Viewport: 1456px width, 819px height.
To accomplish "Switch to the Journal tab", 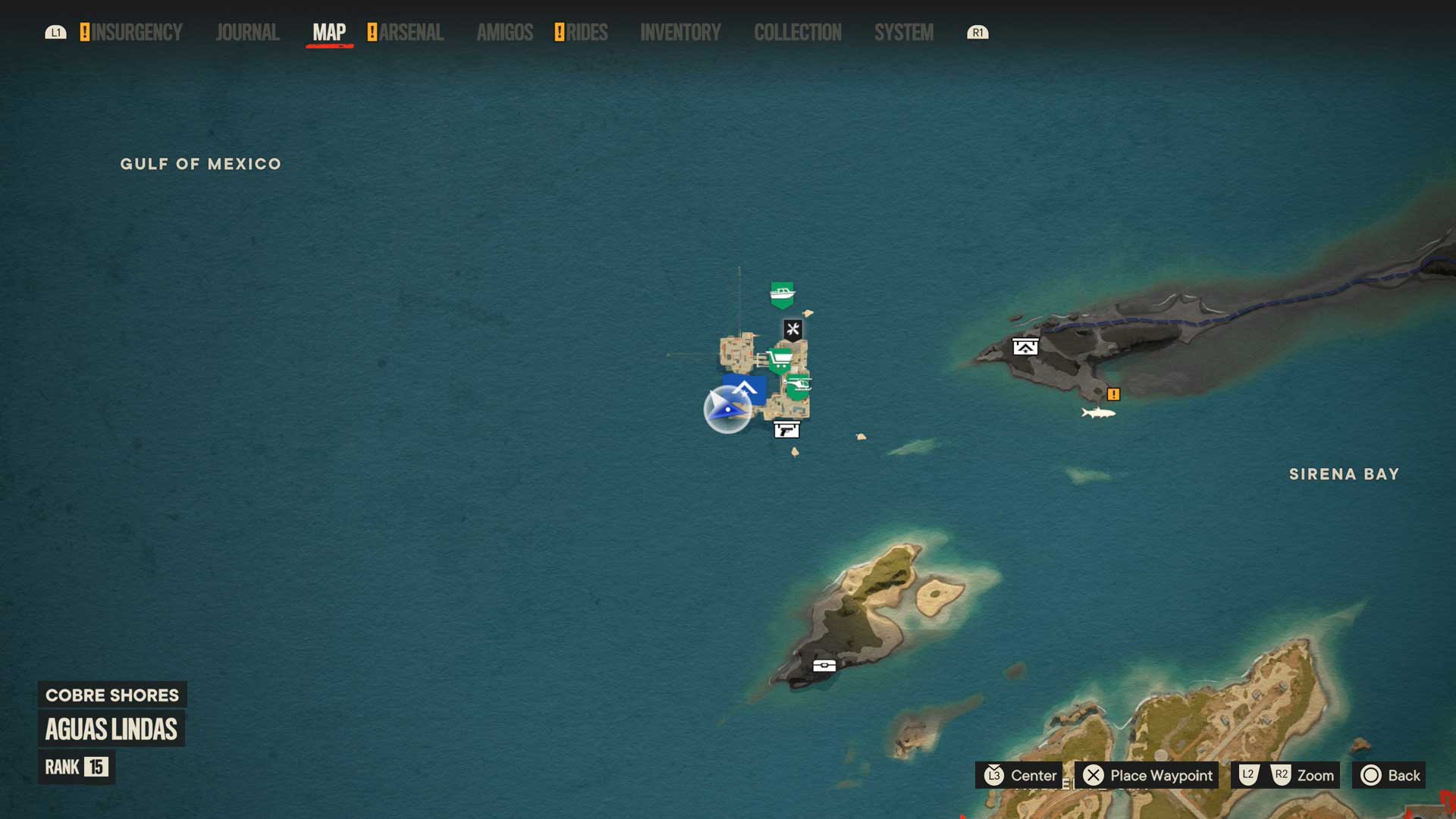I will point(247,33).
